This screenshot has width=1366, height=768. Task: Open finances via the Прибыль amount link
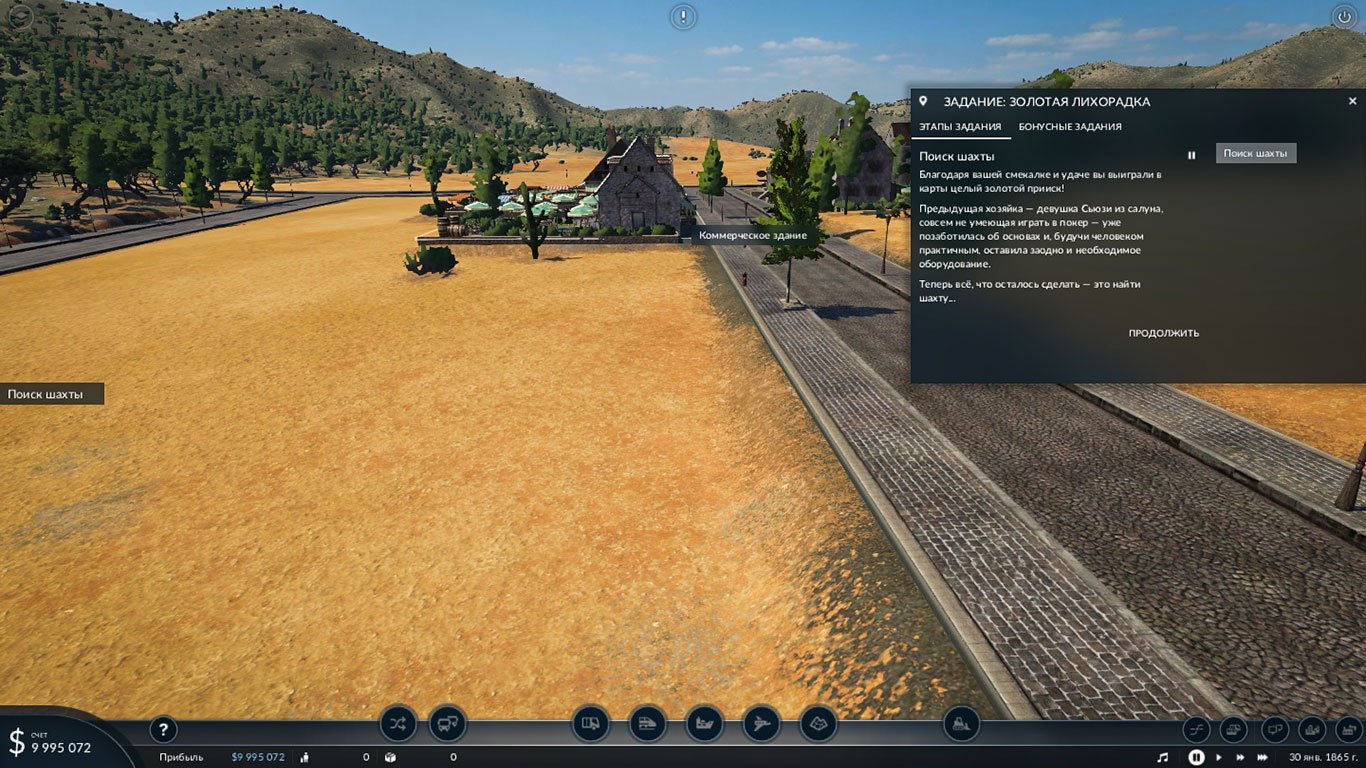pos(256,757)
